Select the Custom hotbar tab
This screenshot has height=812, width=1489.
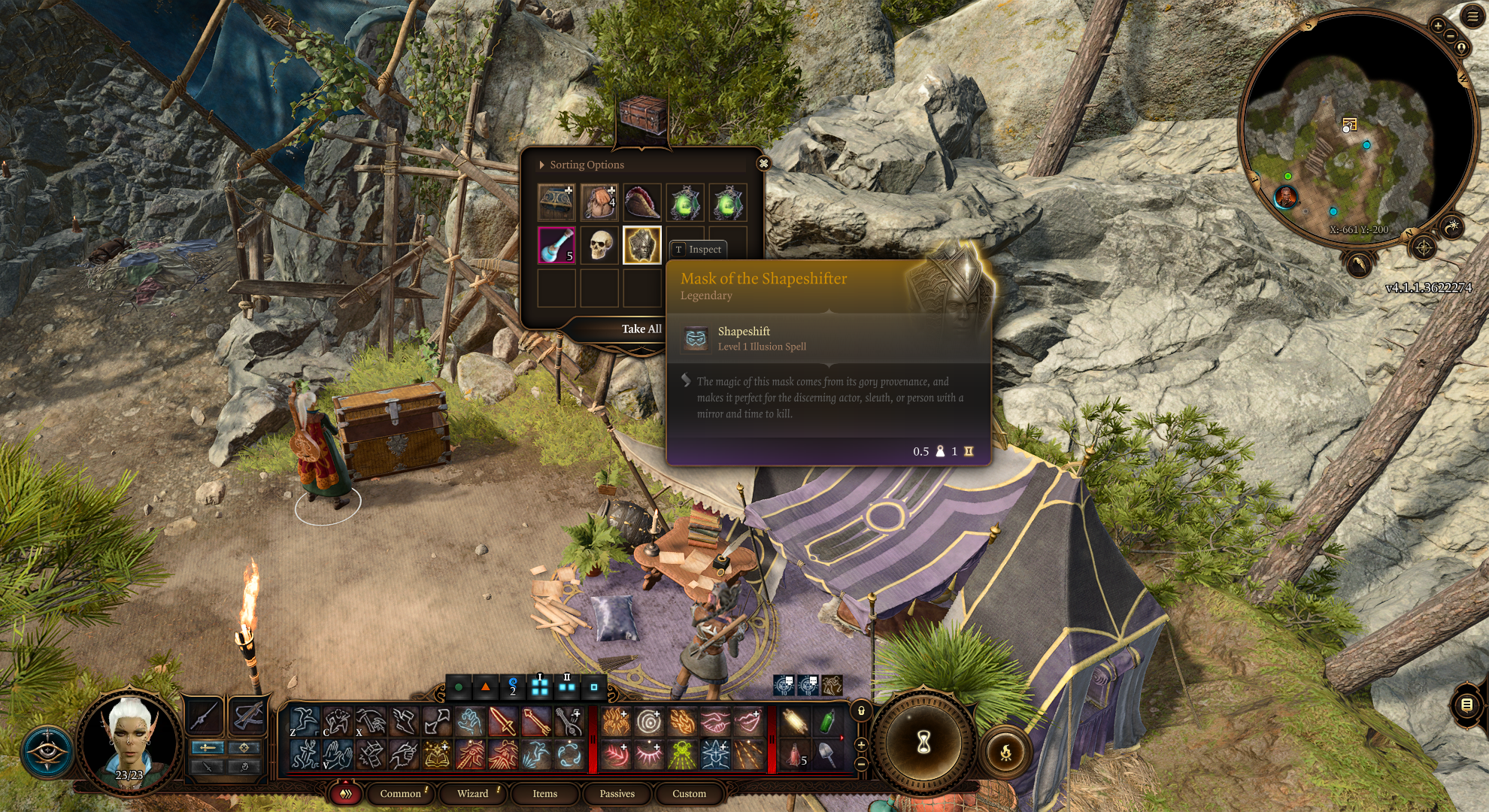pos(689,793)
